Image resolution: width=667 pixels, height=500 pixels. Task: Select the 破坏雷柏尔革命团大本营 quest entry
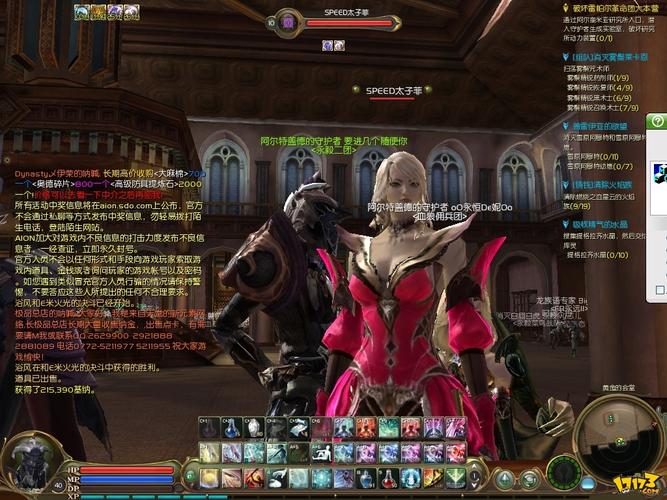pos(612,8)
